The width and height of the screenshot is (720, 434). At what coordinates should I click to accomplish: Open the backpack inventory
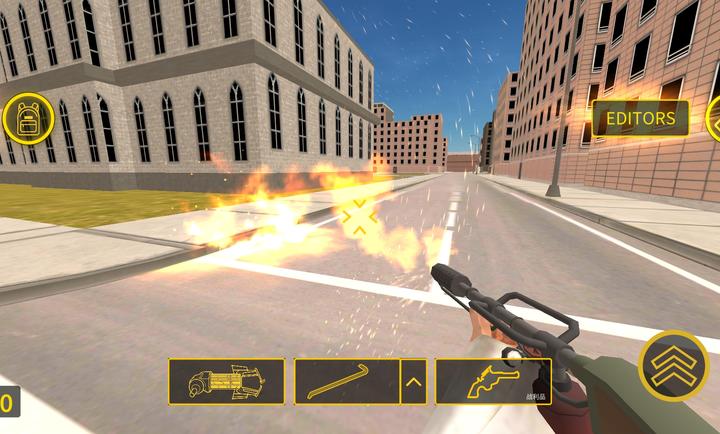pos(28,118)
